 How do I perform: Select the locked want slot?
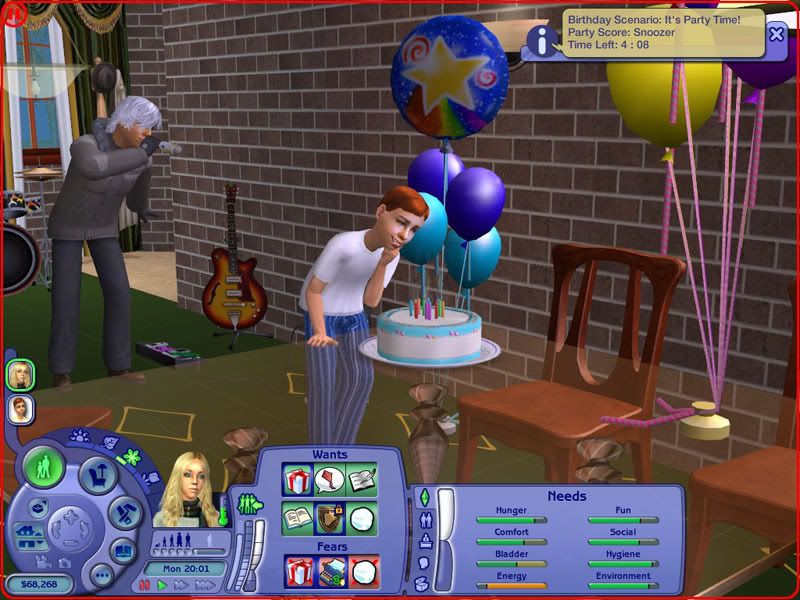point(330,518)
